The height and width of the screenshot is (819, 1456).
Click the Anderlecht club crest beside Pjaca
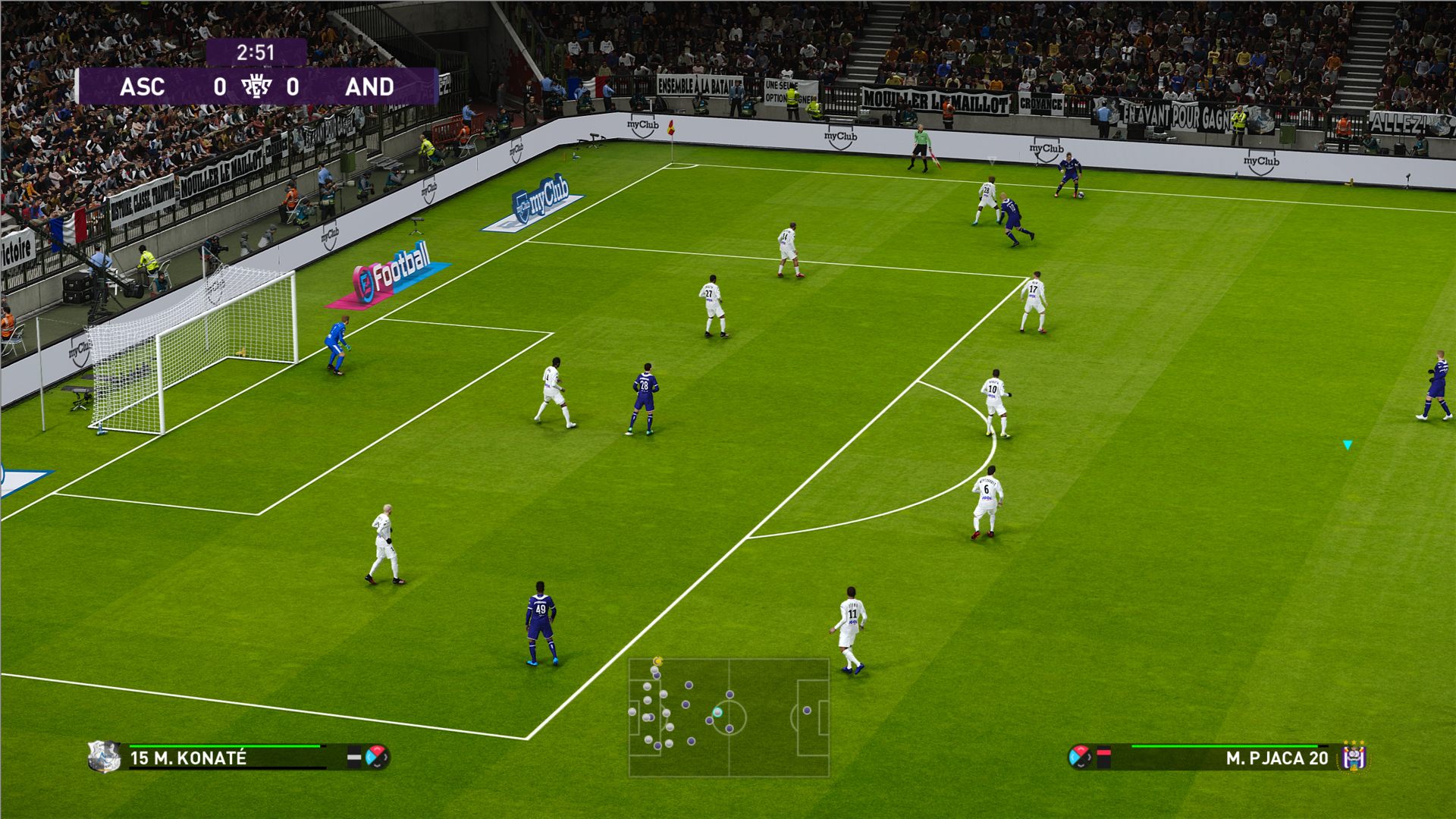click(1354, 756)
